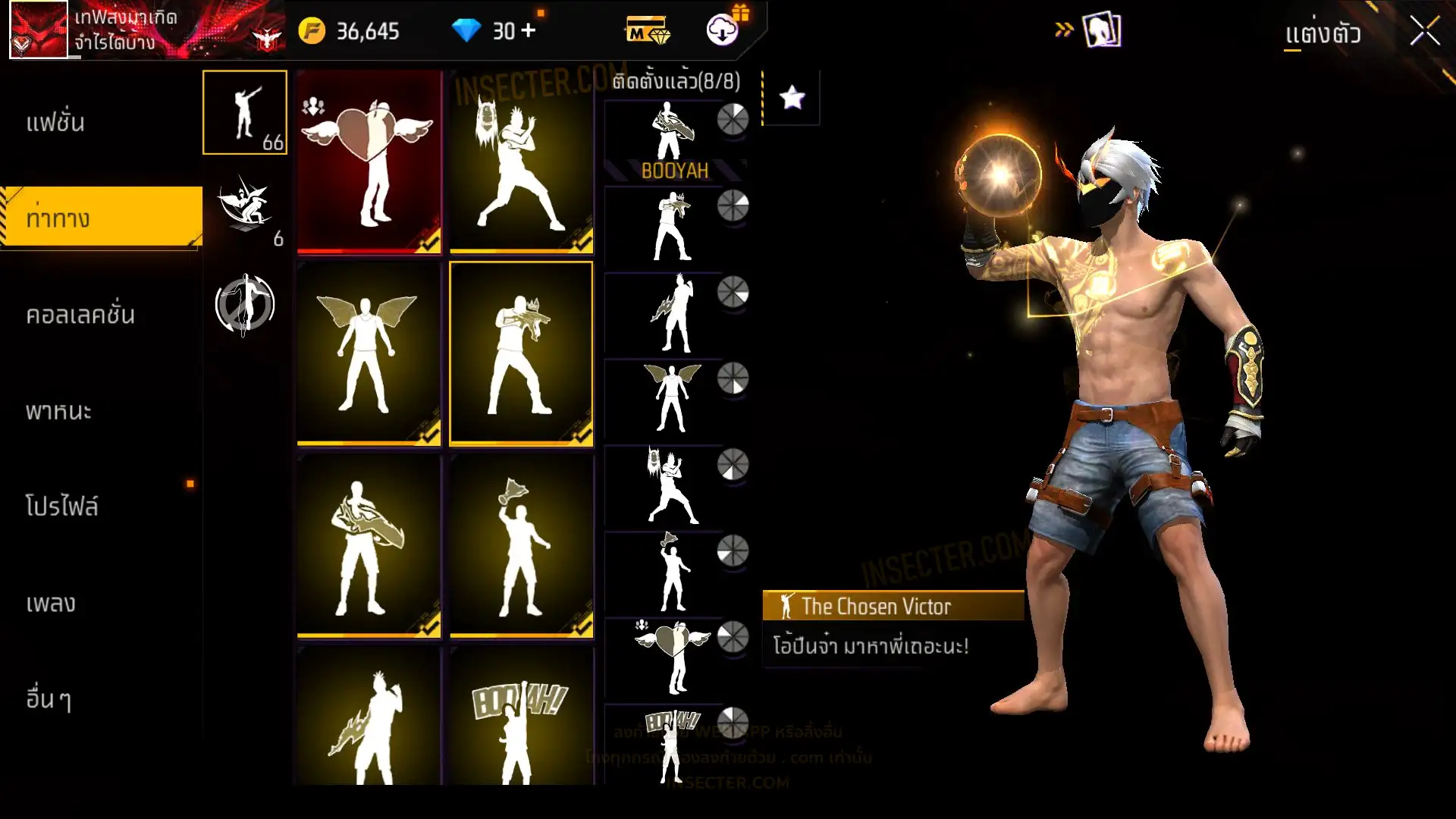
Task: Select the trophy-raising emote tile
Action: pyautogui.click(x=521, y=546)
